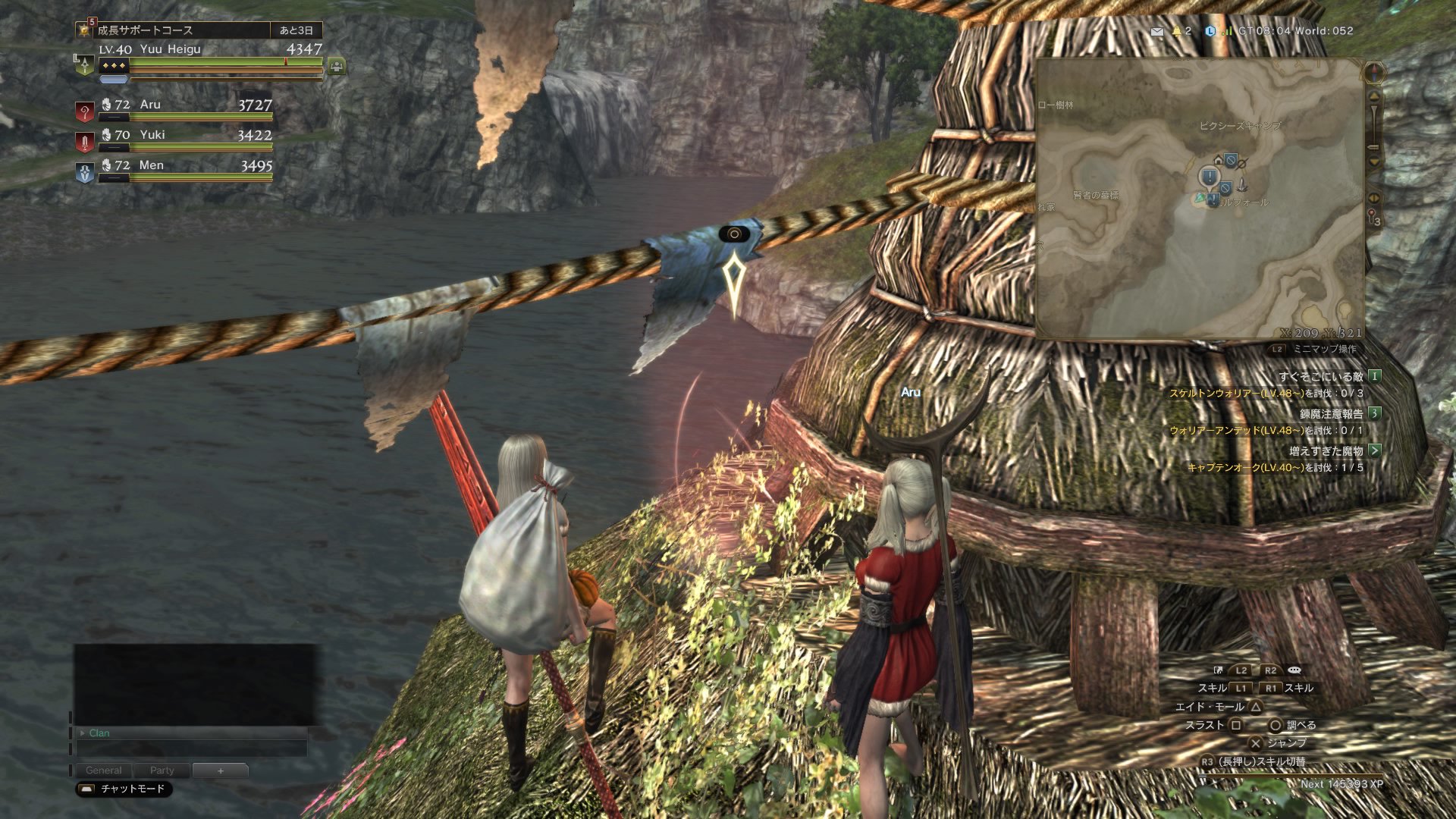
Task: Check the yellow bell notifications icon
Action: click(x=1177, y=31)
